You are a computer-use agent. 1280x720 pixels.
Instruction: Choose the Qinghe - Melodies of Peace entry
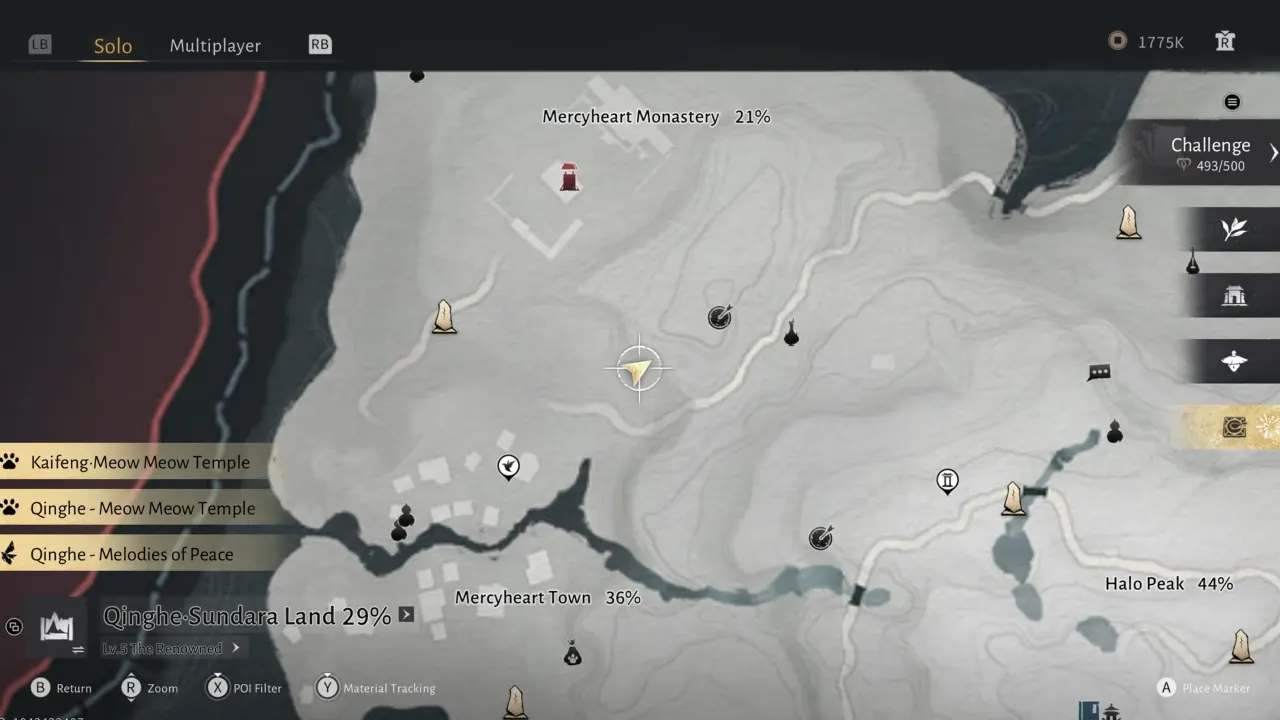pos(131,554)
